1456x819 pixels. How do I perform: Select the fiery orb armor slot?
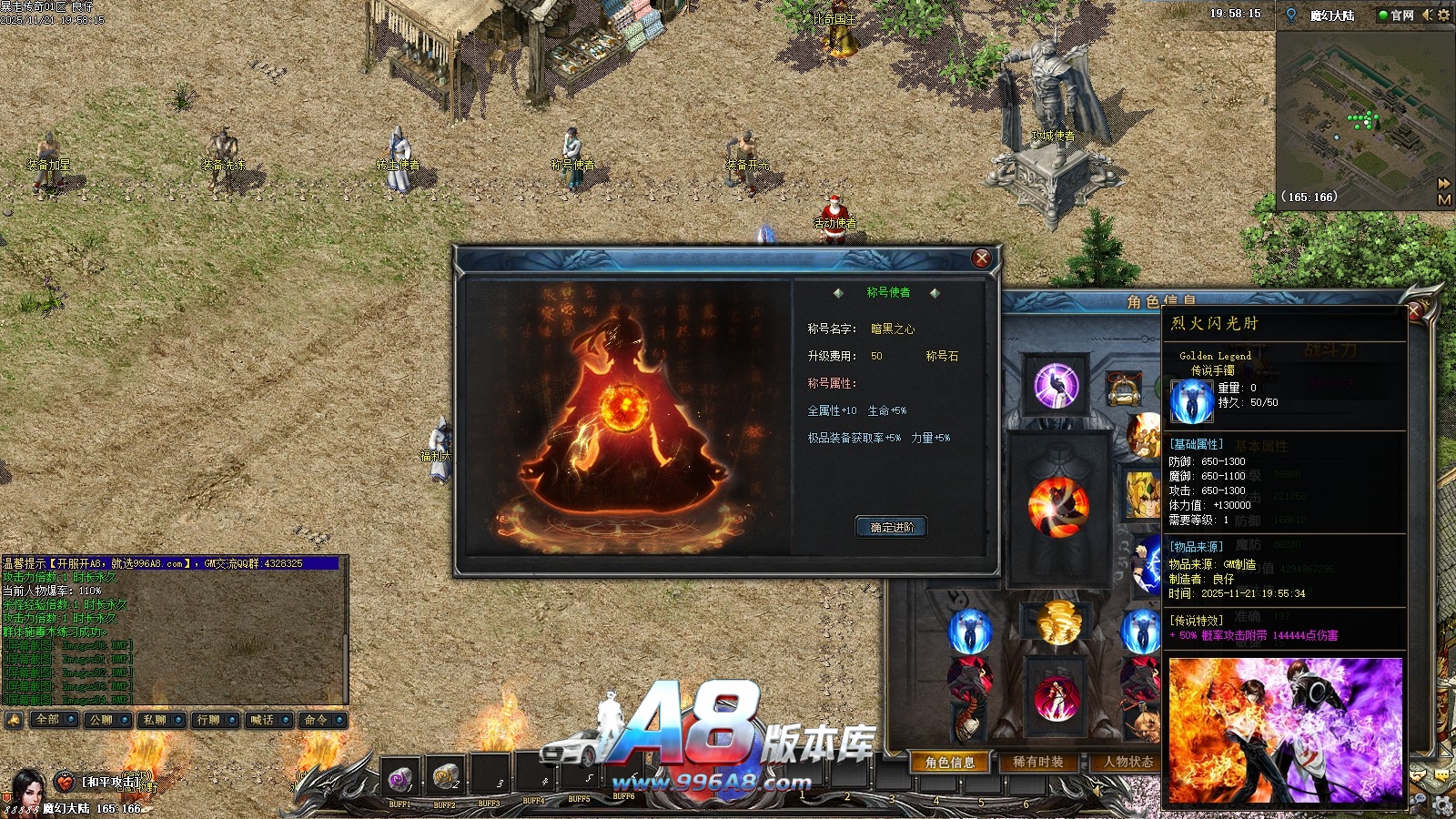pos(1057,505)
